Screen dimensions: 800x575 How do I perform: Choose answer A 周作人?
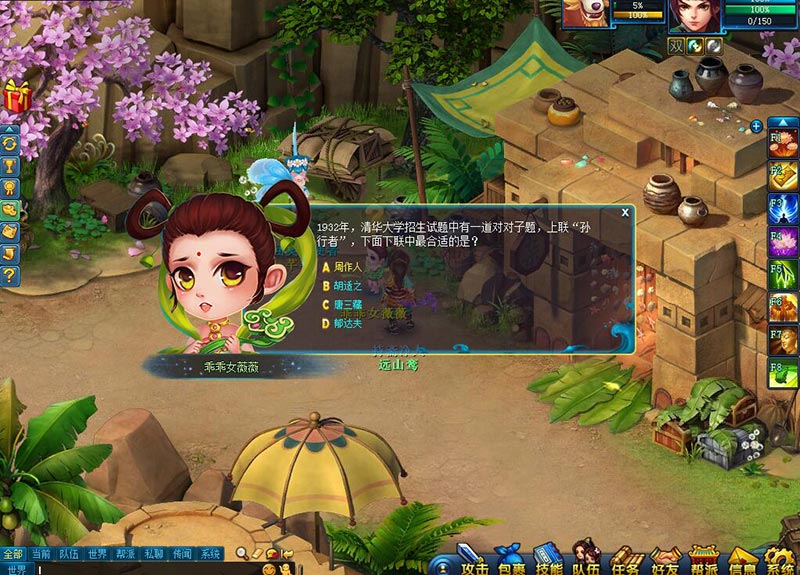coord(346,267)
